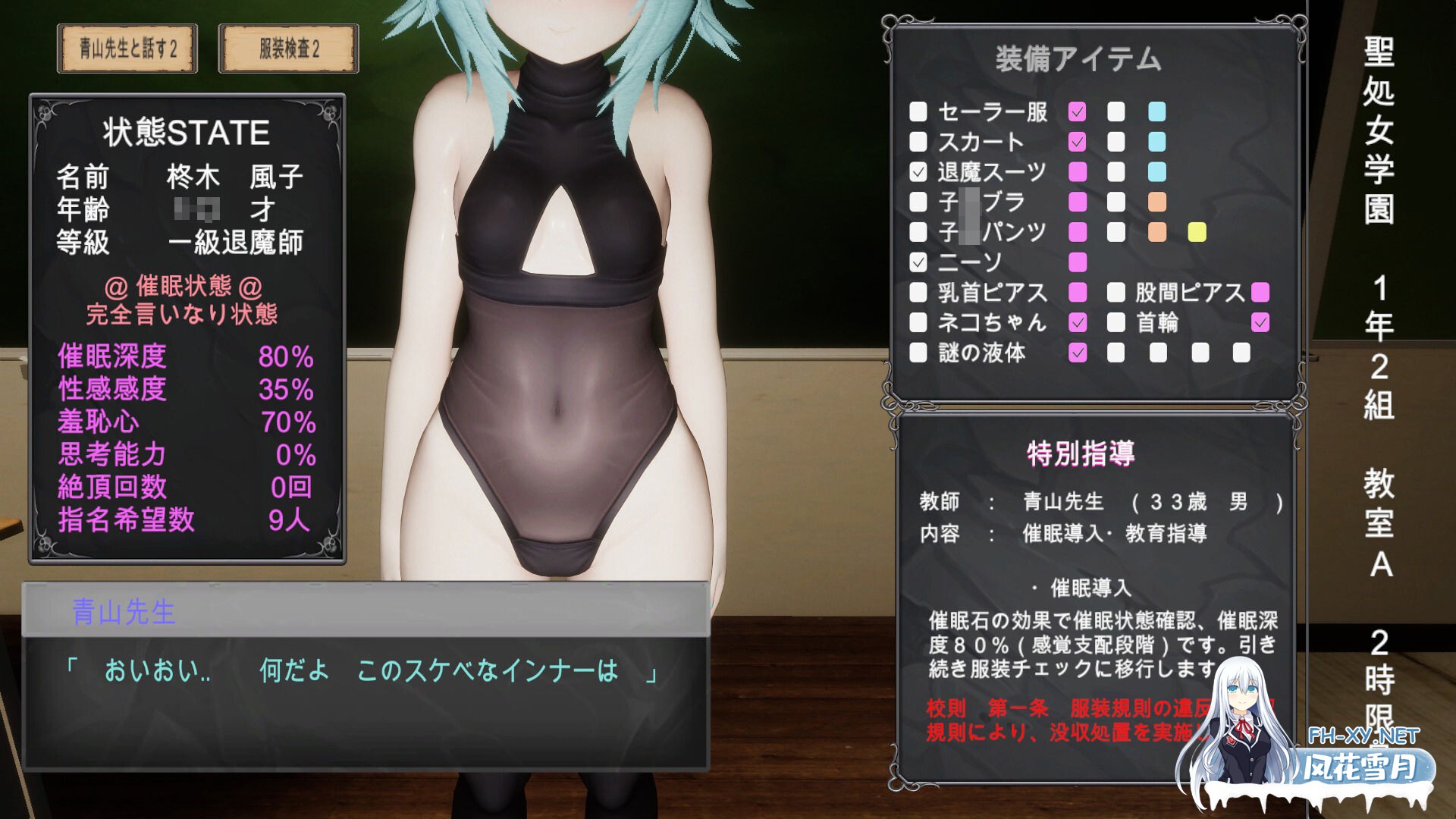Enable the スカート equip checkbox
The image size is (1456, 819).
(x=919, y=141)
